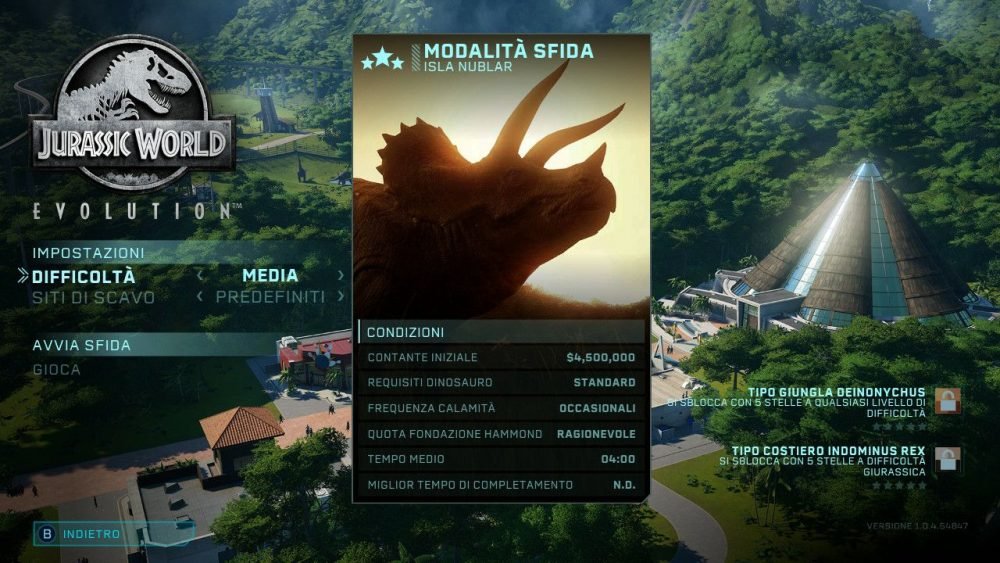
Task: Select the Difficoltà setting row
Action: 84,276
